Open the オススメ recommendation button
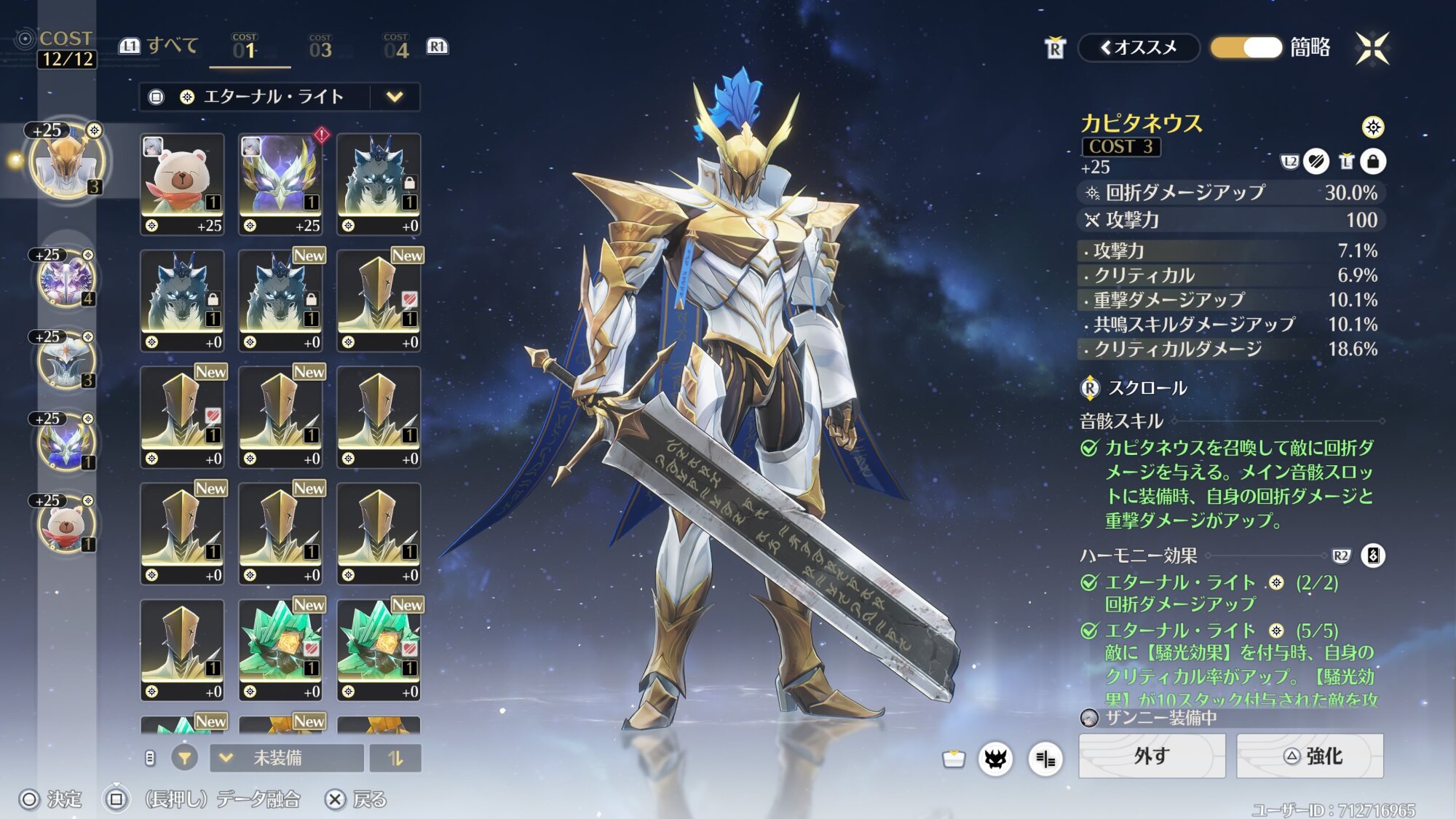1456x819 pixels. 1139,47
